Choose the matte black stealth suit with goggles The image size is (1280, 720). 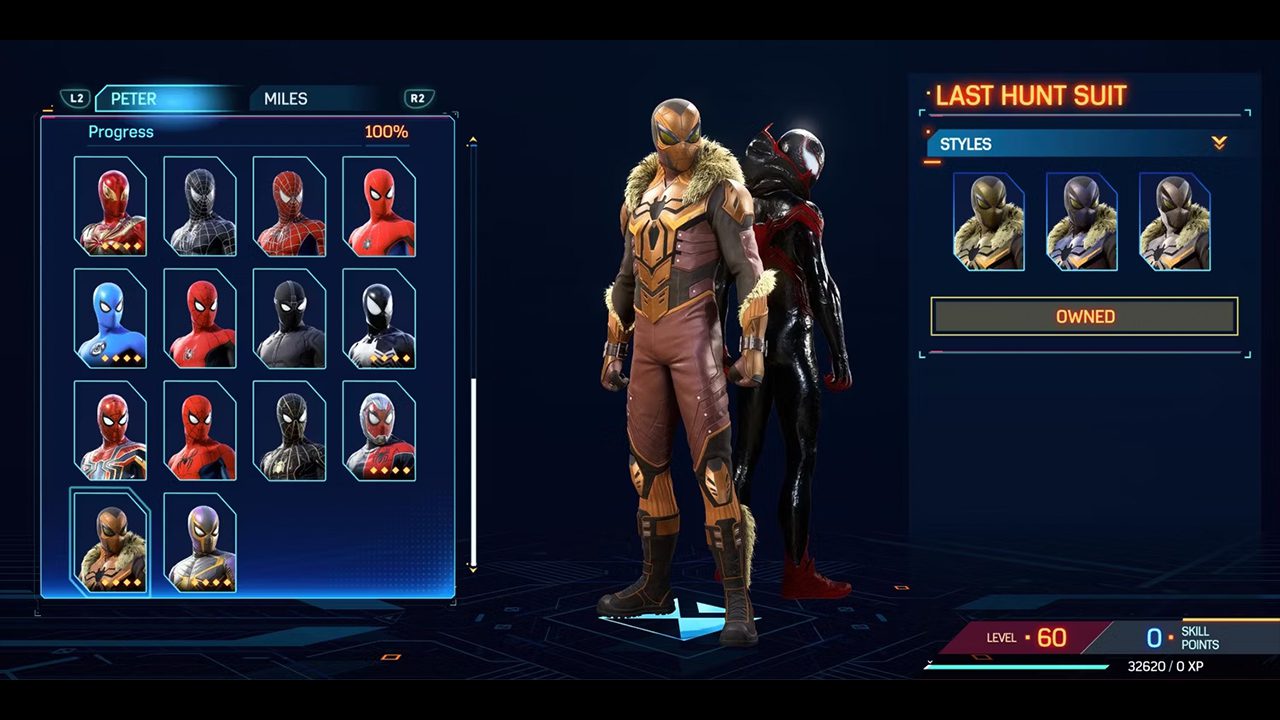coord(289,319)
